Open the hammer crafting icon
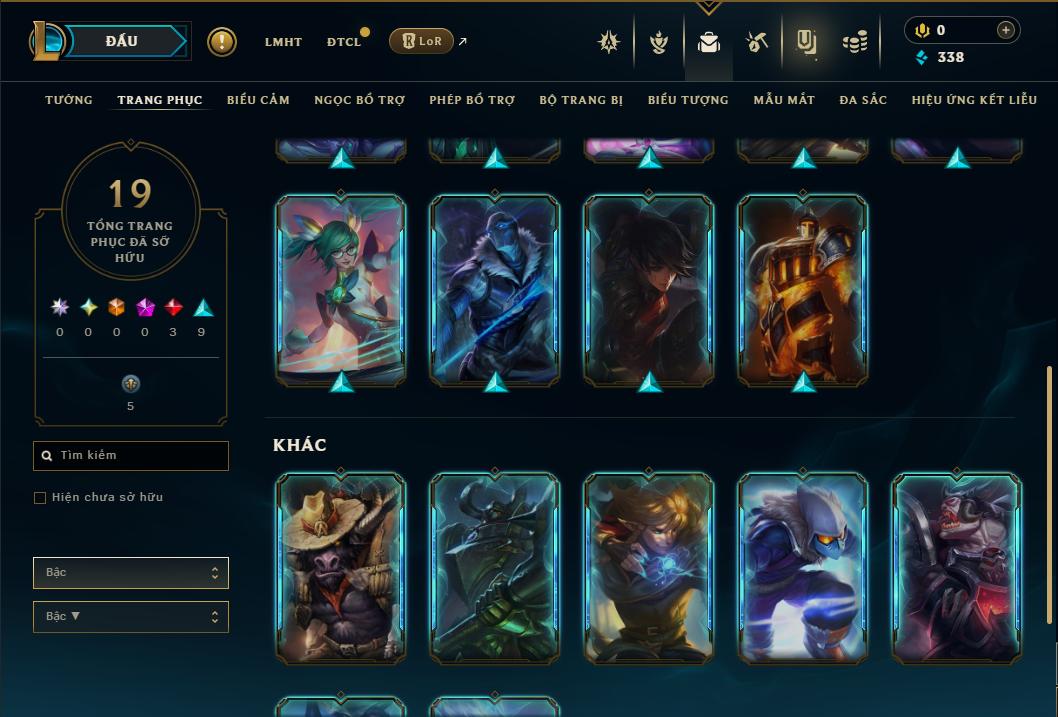 pyautogui.click(x=757, y=42)
